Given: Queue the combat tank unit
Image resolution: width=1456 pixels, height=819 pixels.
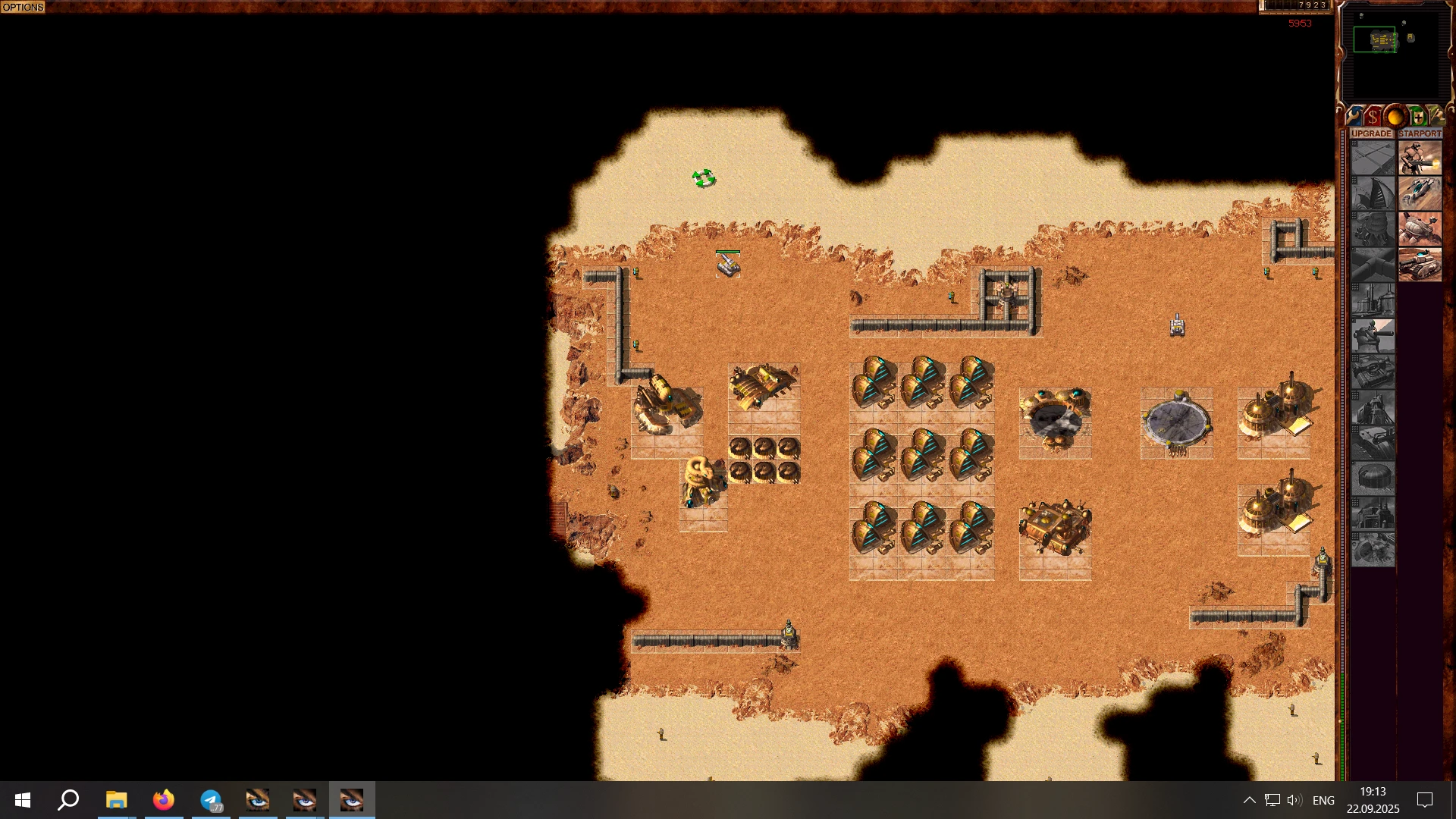Looking at the screenshot, I should (1420, 265).
